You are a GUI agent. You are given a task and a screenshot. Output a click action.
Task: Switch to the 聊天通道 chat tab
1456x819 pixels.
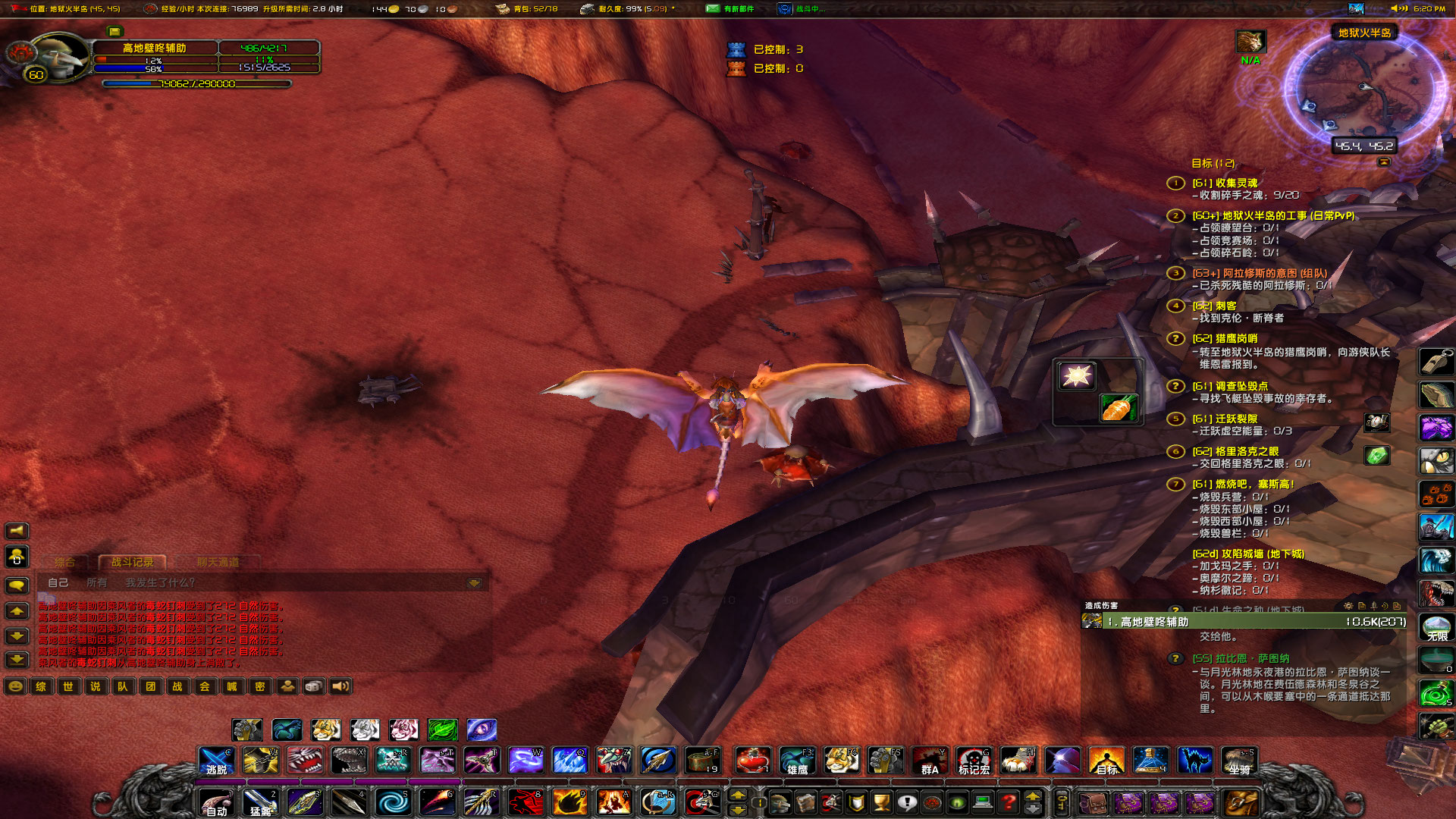[x=218, y=563]
